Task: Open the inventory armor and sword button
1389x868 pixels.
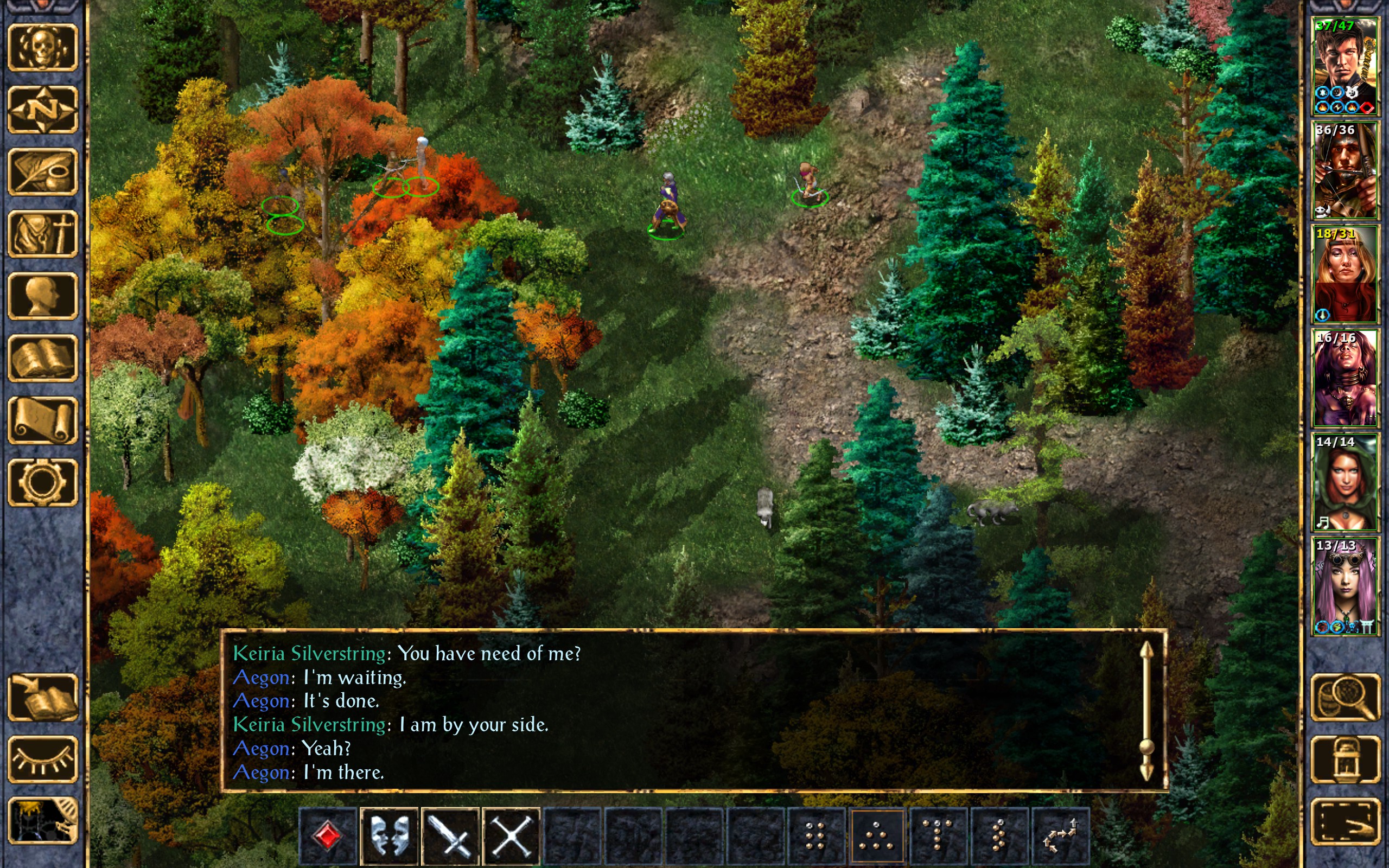Action: point(42,234)
